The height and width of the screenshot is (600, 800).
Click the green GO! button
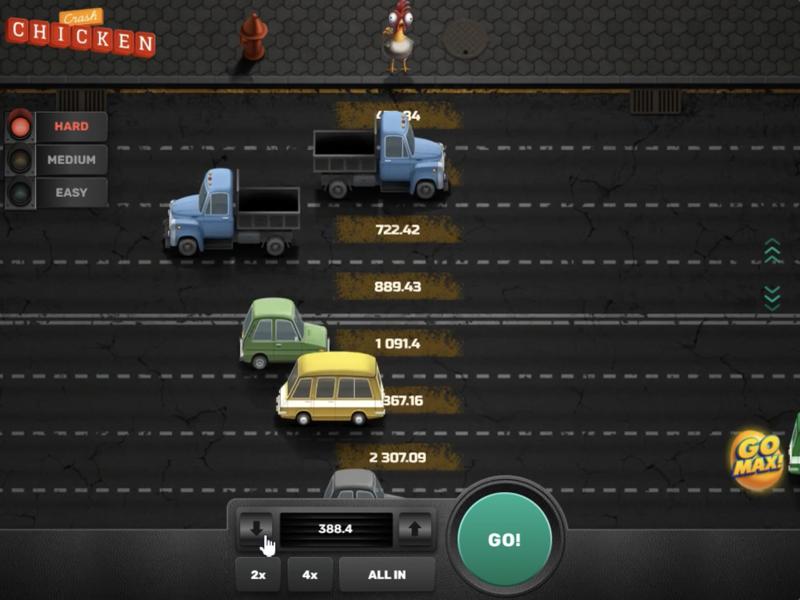pyautogui.click(x=504, y=540)
